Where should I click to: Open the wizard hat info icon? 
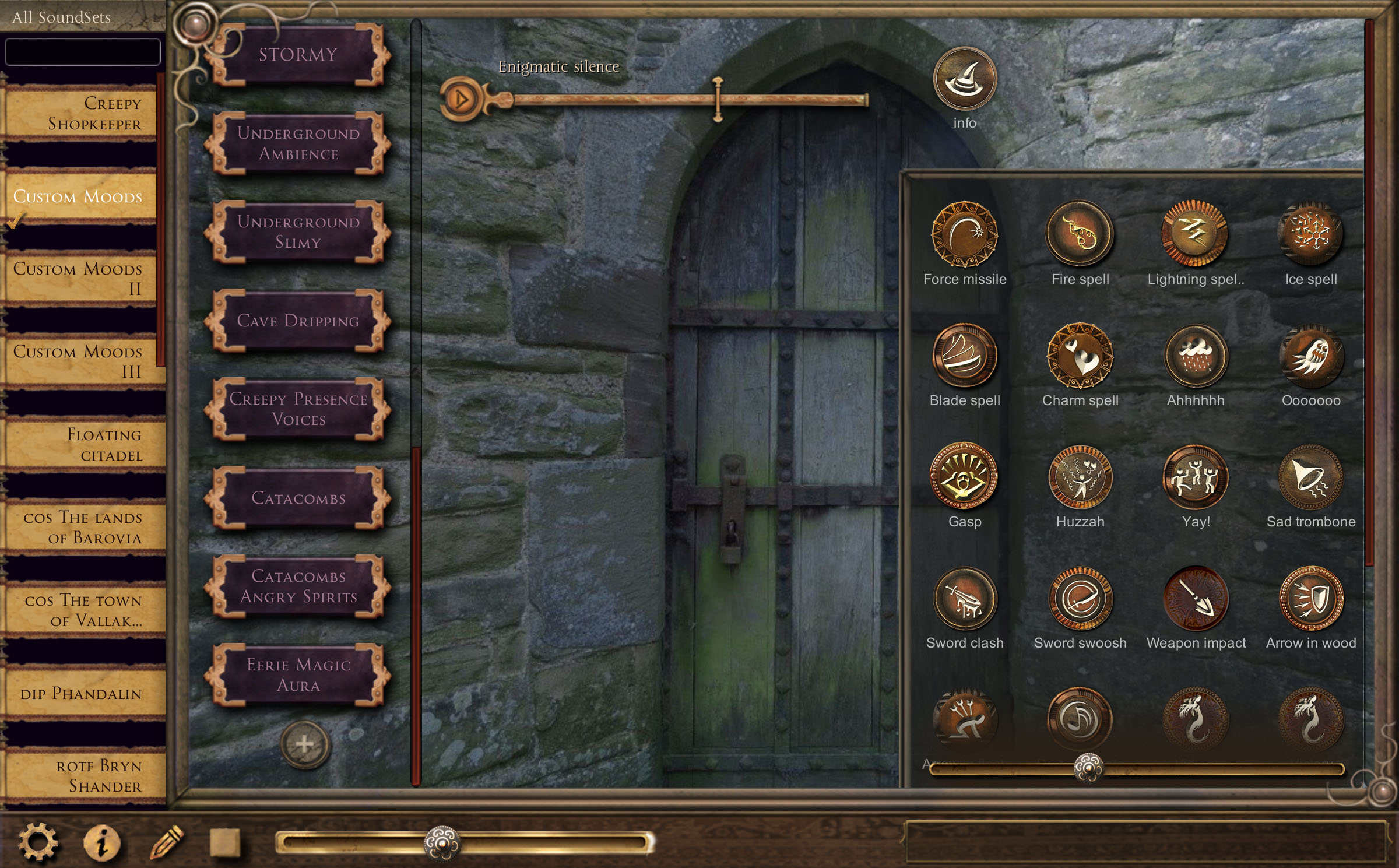point(965,79)
